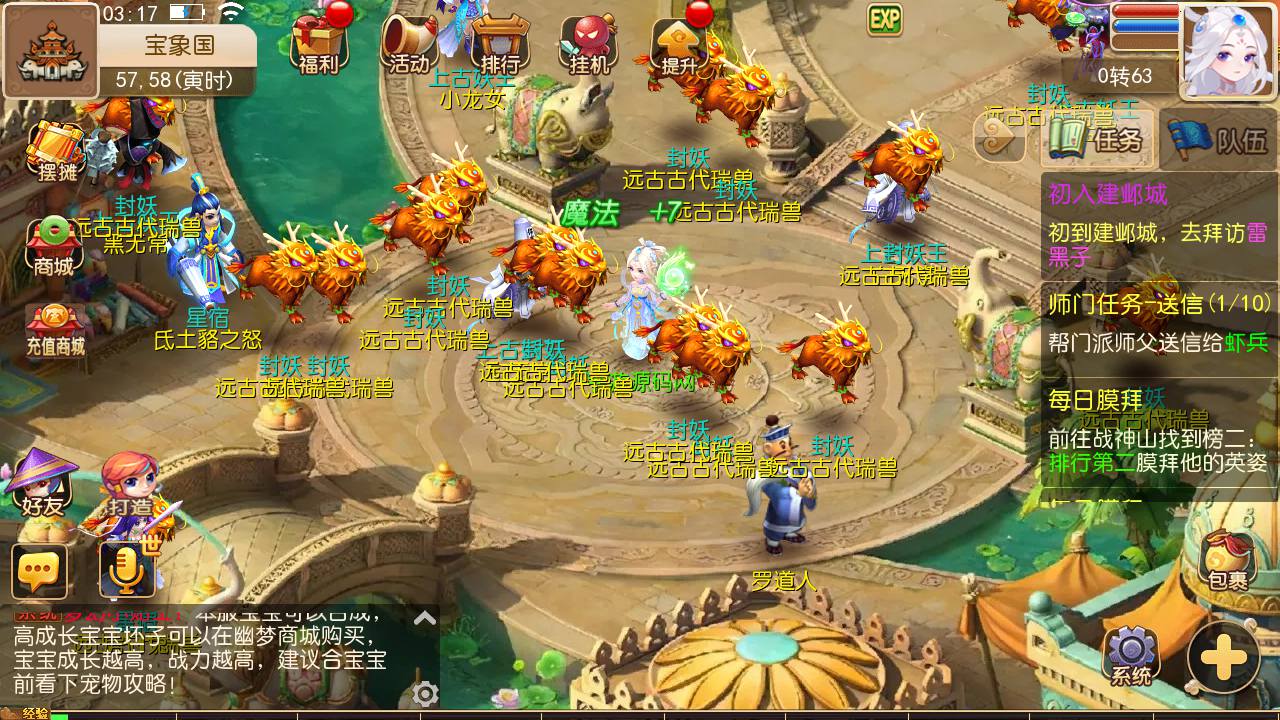Show the 排行 rankings board
The image size is (1280, 720).
pos(499,44)
